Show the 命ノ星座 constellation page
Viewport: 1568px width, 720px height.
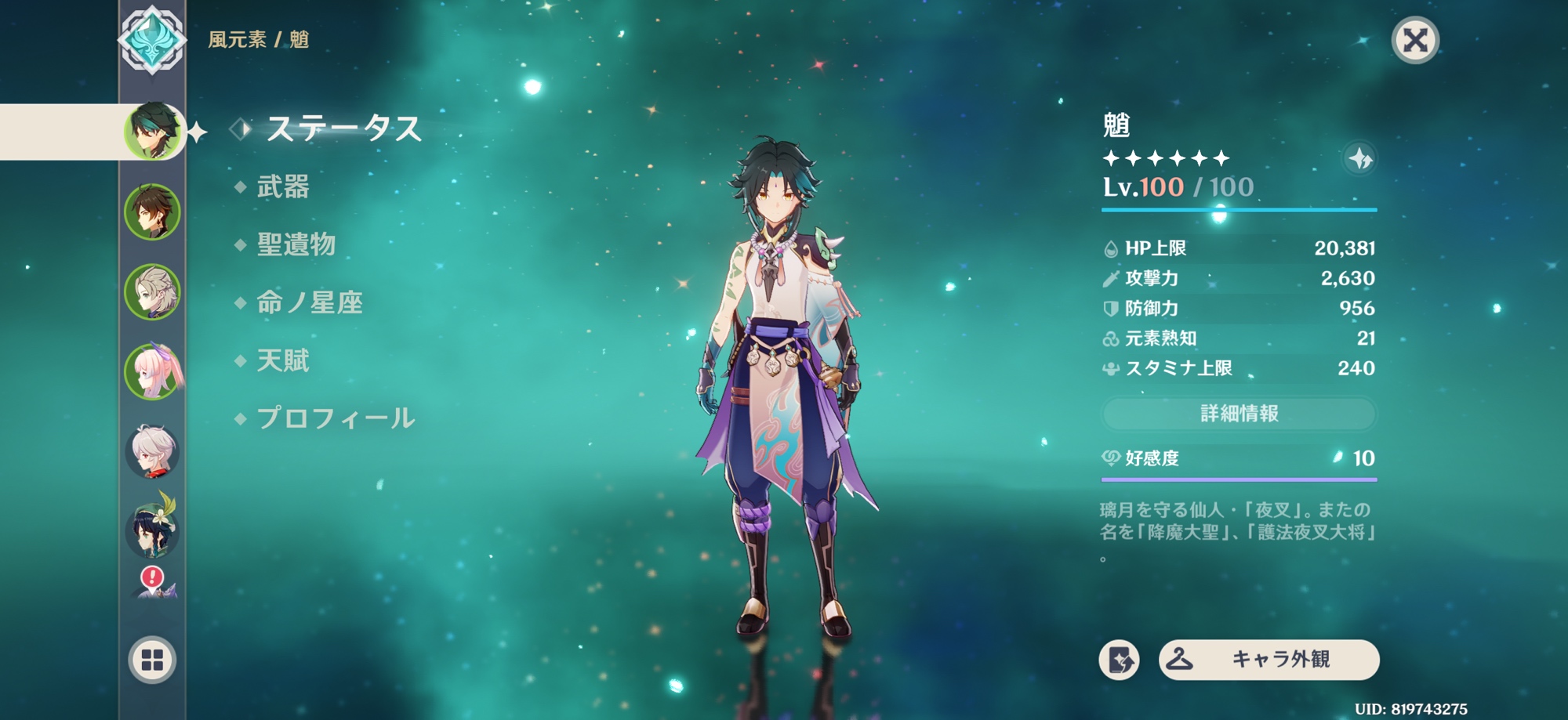coord(309,303)
